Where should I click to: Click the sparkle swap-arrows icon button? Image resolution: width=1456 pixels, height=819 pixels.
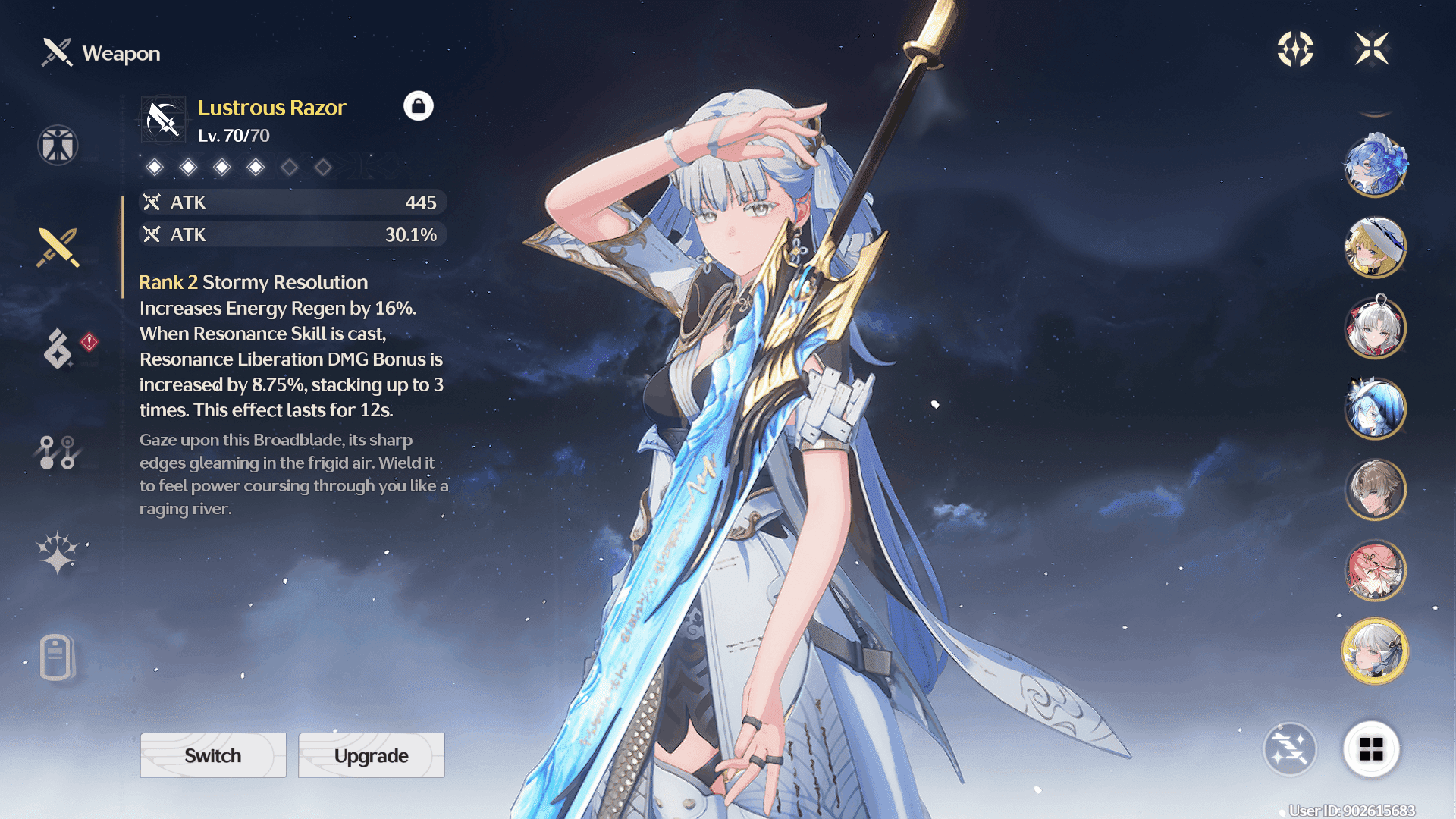pyautogui.click(x=1290, y=749)
